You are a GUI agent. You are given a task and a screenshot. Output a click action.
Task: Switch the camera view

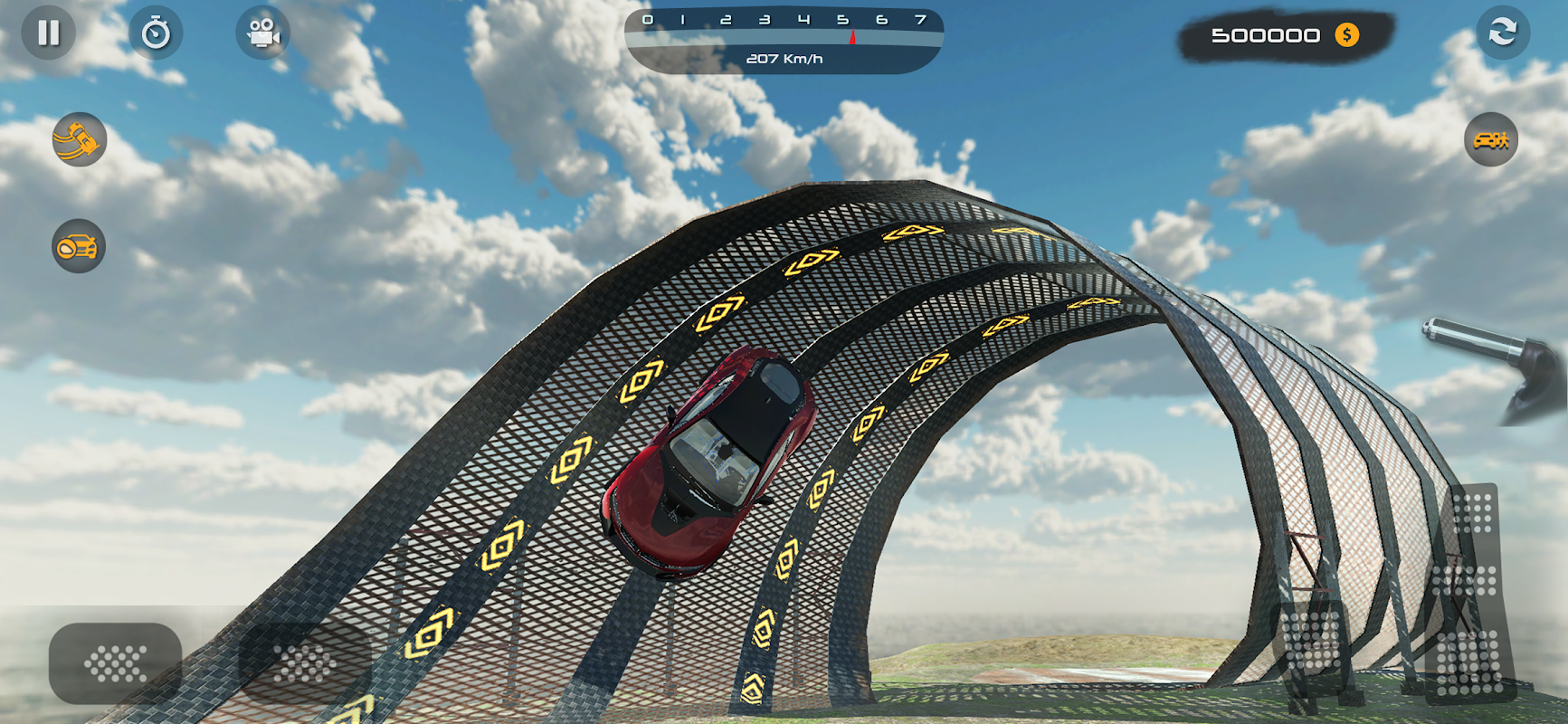tap(262, 33)
